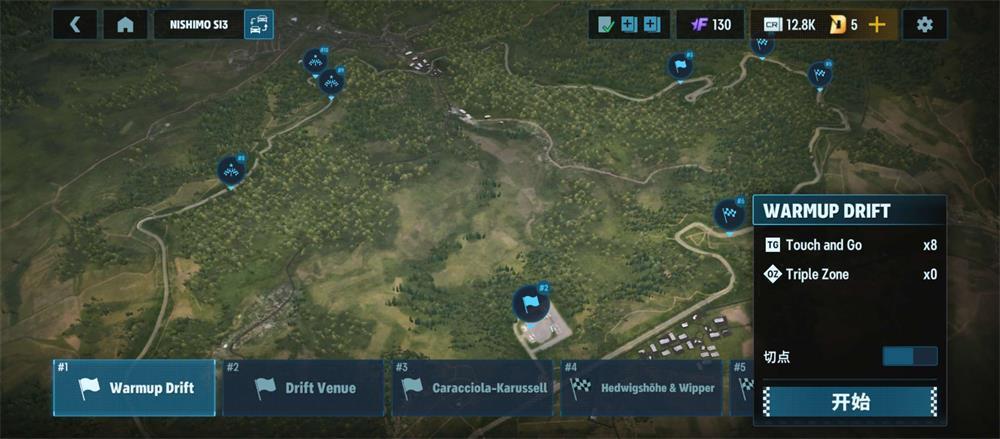
Task: Pick the #4 Hedwigshöhe & Wipper track tile
Action: point(641,388)
